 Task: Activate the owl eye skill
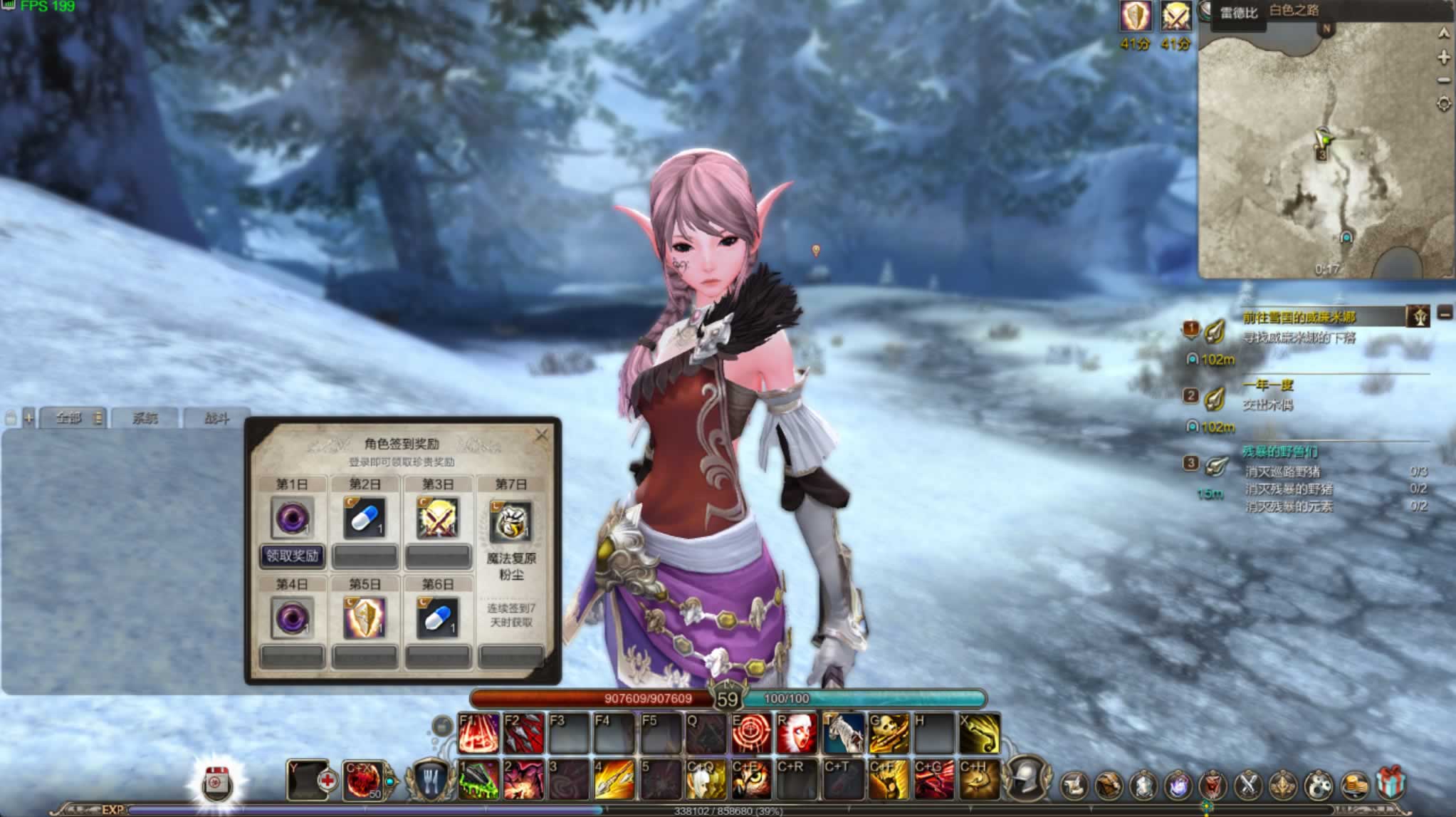(751, 780)
